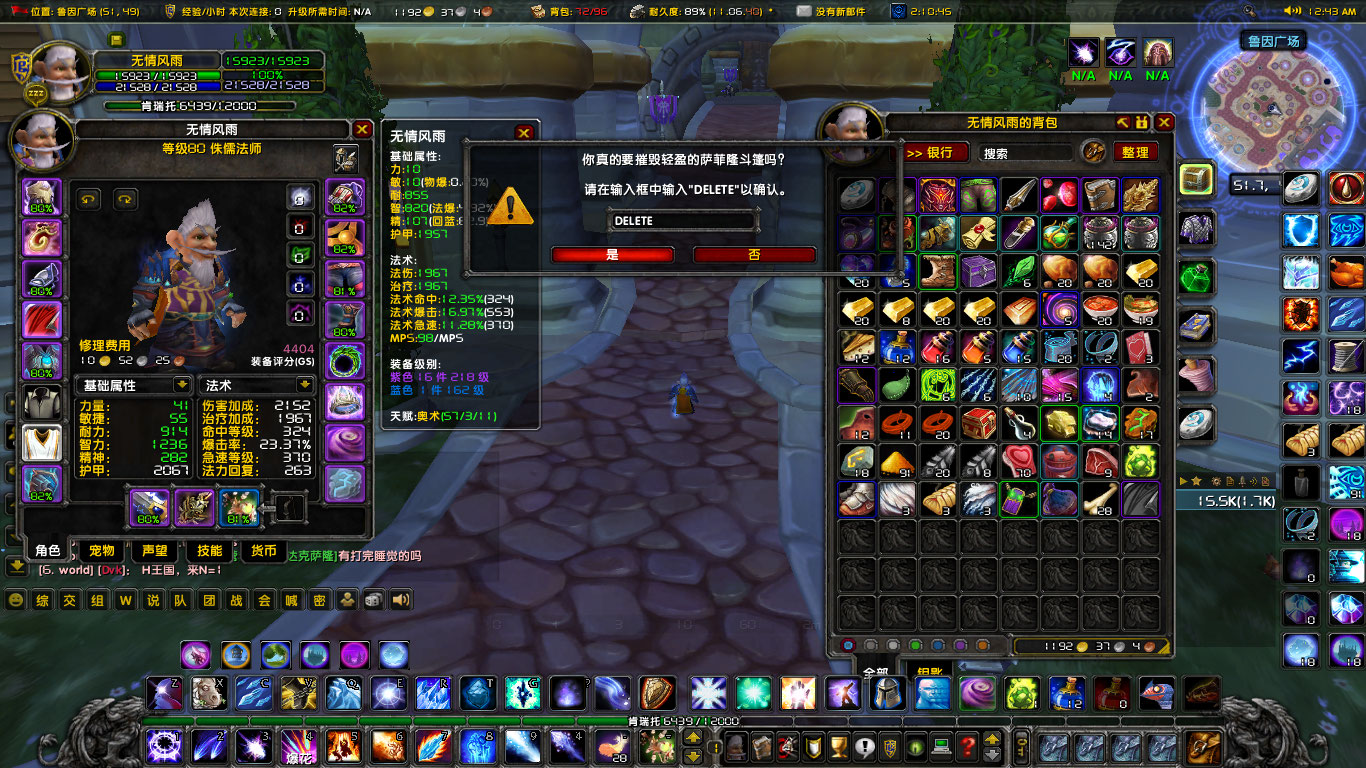Open the 法术 spell stats dropdown
Viewport: 1366px width, 768px height.
pyautogui.click(x=256, y=384)
